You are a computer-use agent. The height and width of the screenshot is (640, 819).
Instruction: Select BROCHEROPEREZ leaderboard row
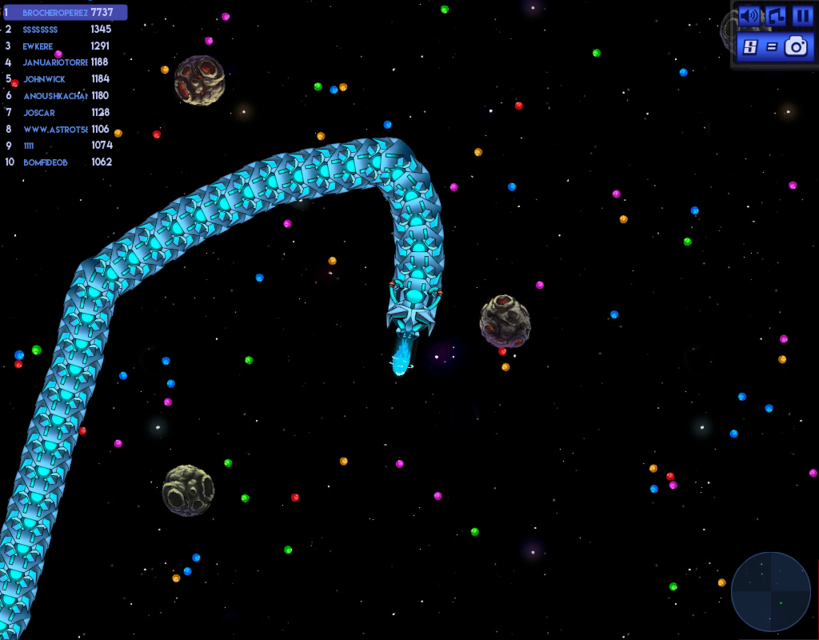click(x=65, y=13)
